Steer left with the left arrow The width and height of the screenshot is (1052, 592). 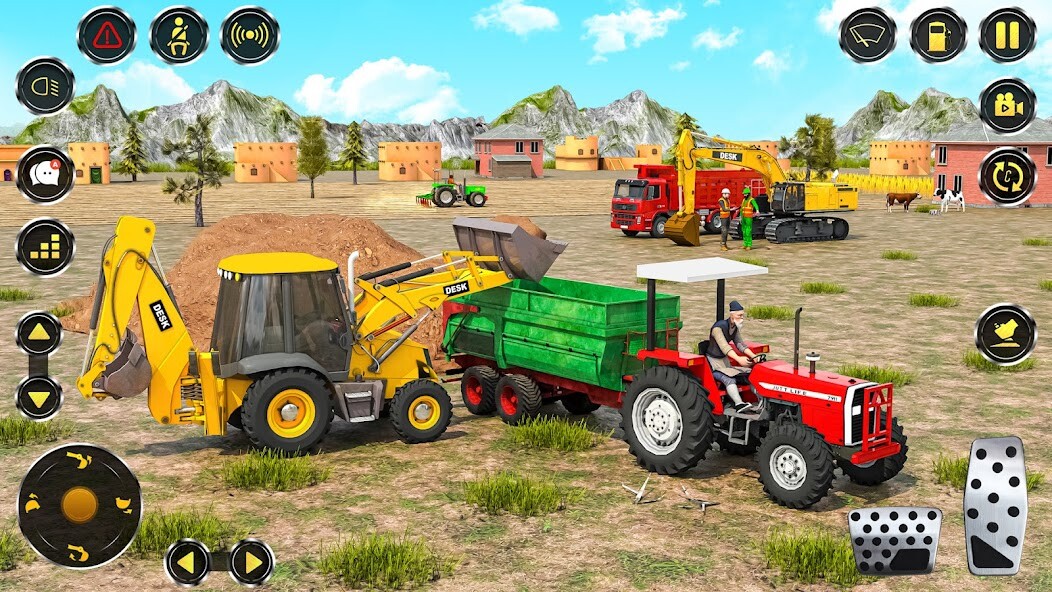point(189,562)
